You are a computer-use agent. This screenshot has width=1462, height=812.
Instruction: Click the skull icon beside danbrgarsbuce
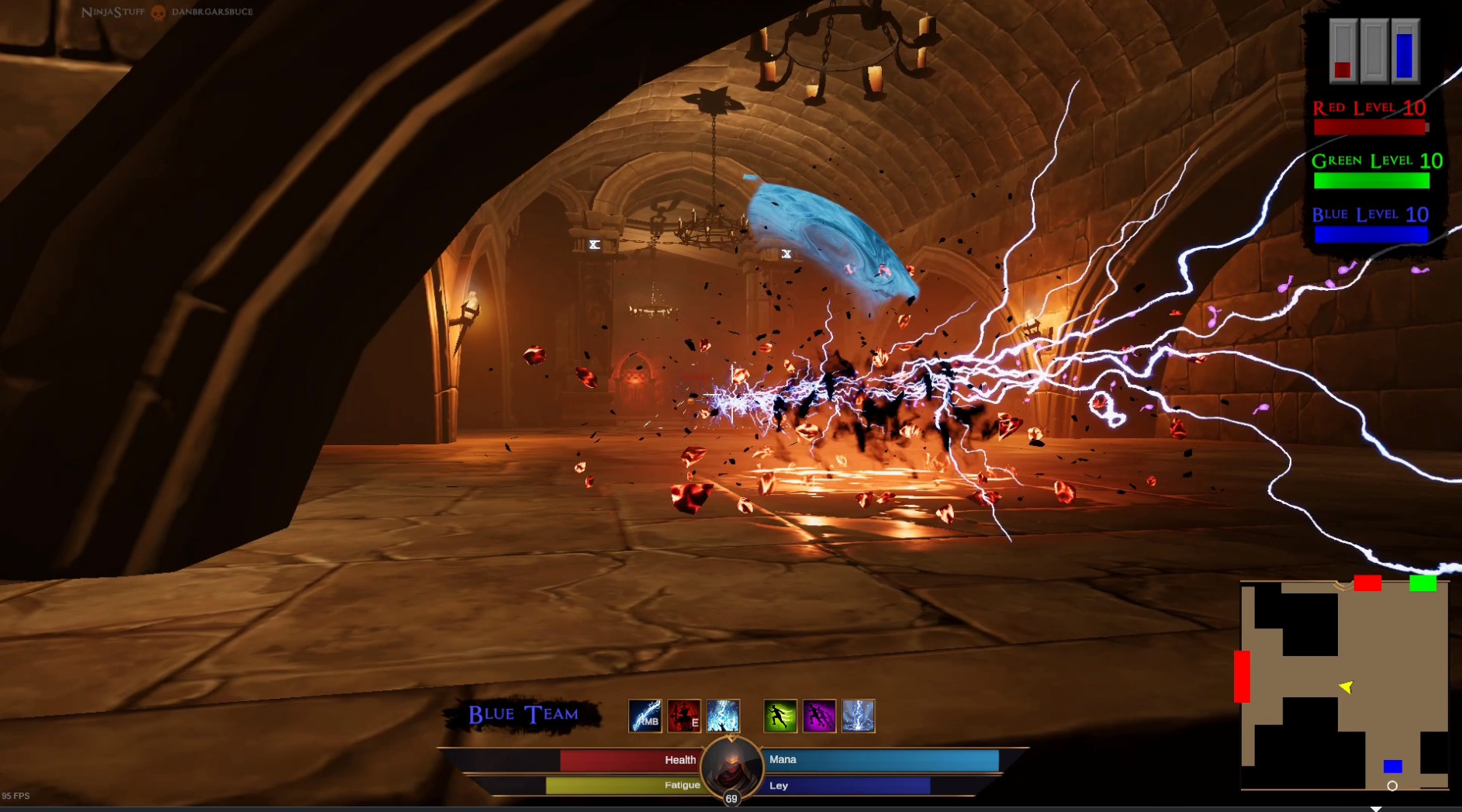click(158, 12)
